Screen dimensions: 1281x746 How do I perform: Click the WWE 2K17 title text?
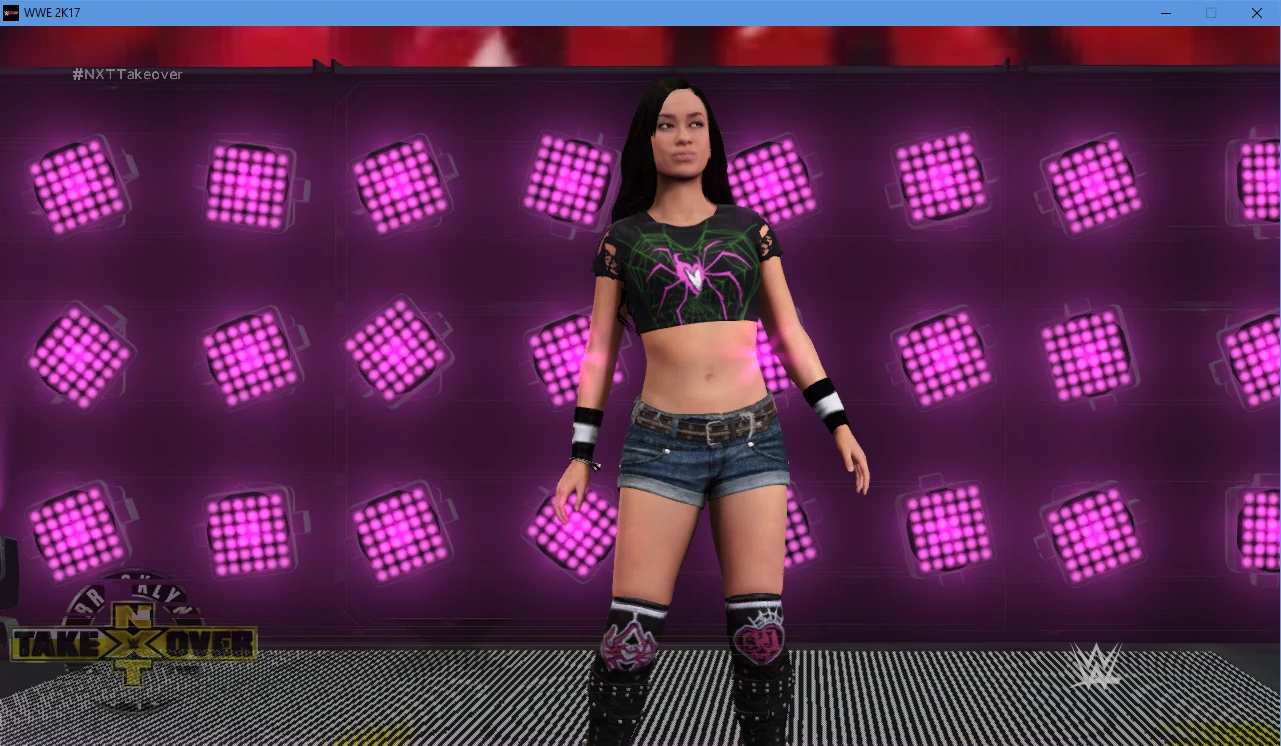coord(55,13)
